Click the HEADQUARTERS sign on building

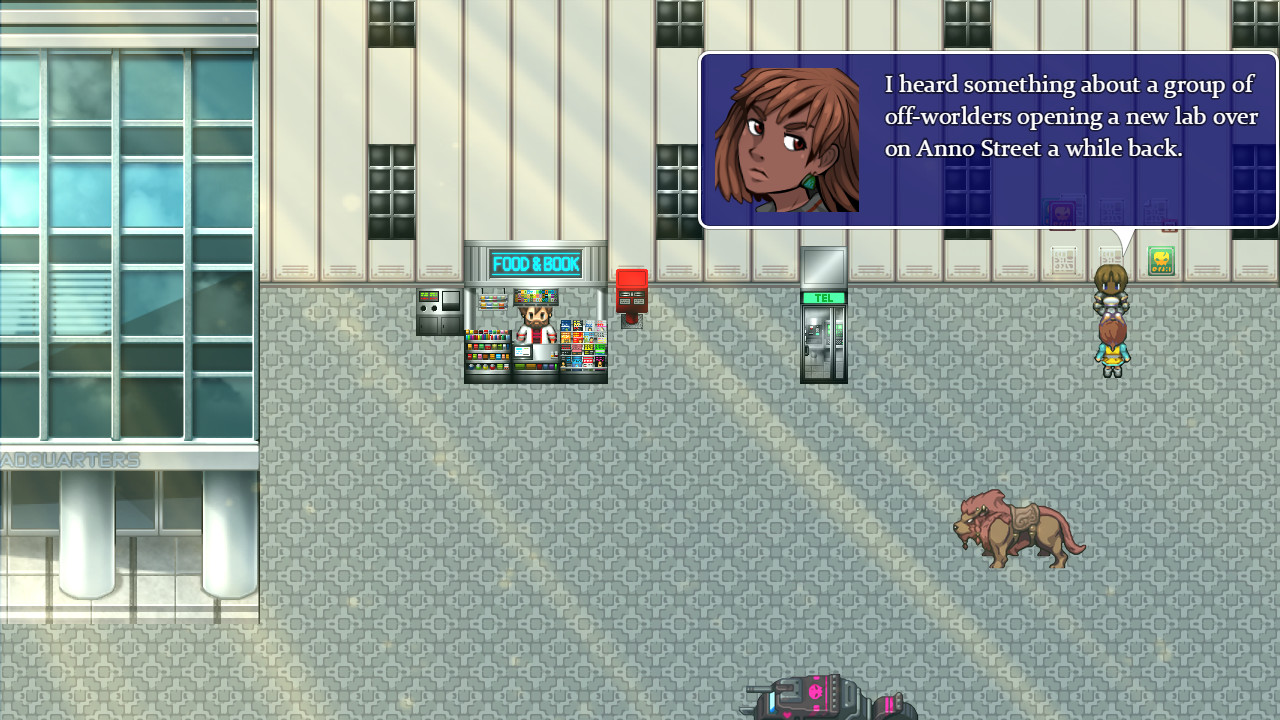70,460
